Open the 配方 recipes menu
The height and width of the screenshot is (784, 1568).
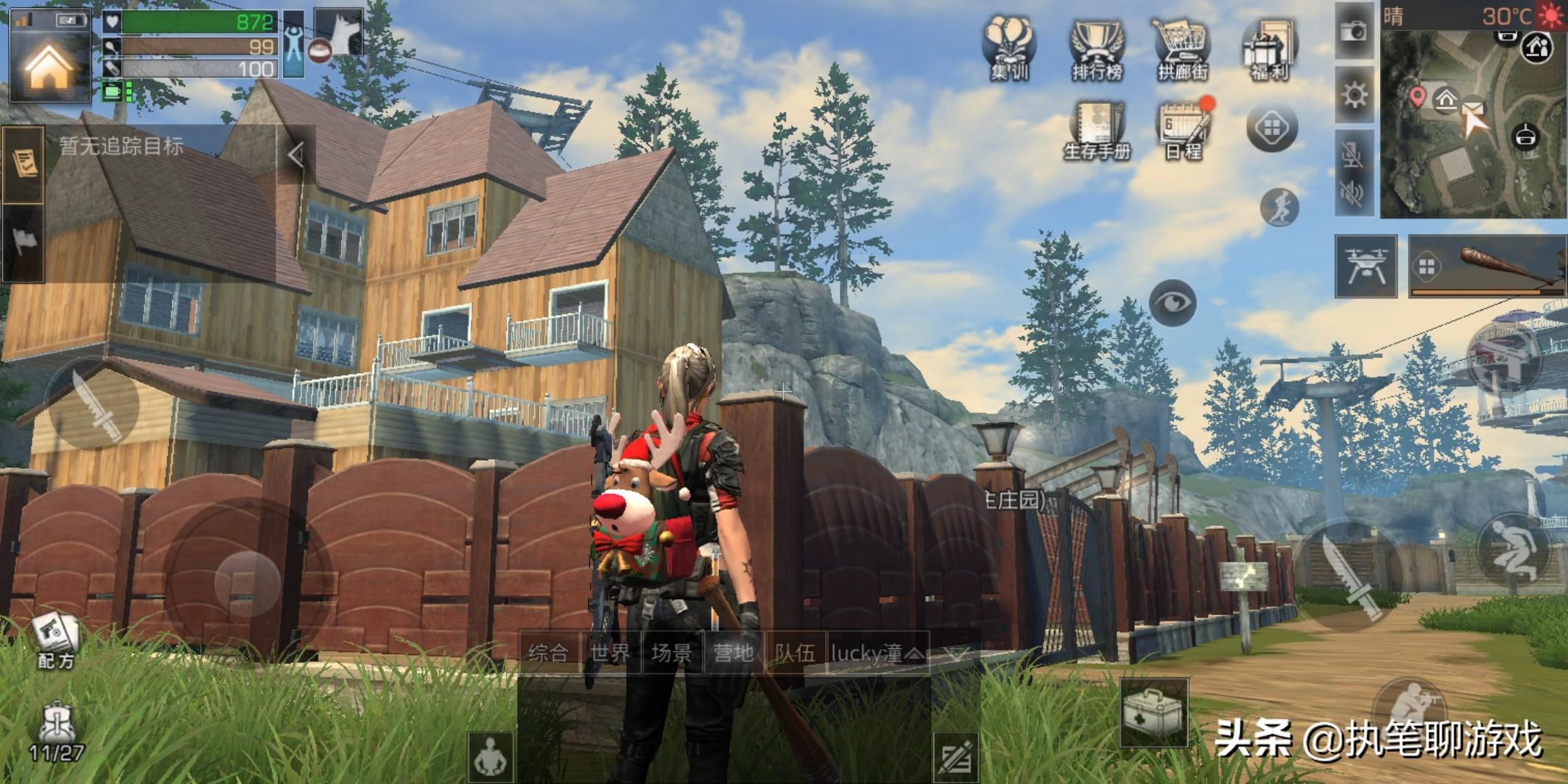[55, 639]
